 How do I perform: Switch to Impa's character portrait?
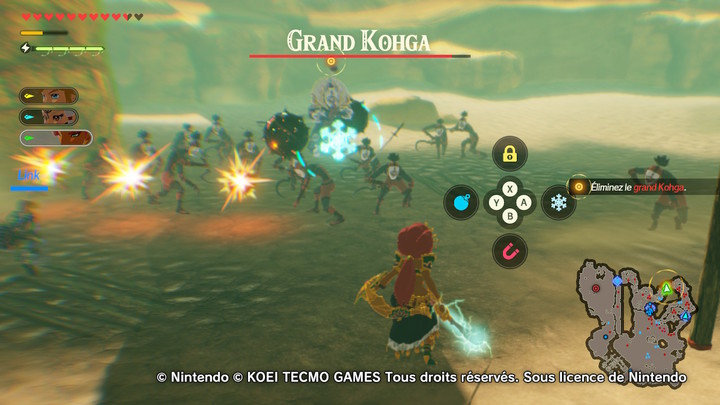pos(49,117)
